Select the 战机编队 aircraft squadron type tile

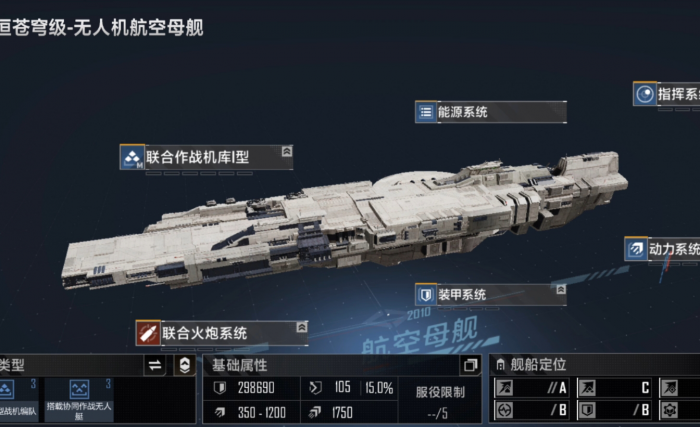pos(19,398)
